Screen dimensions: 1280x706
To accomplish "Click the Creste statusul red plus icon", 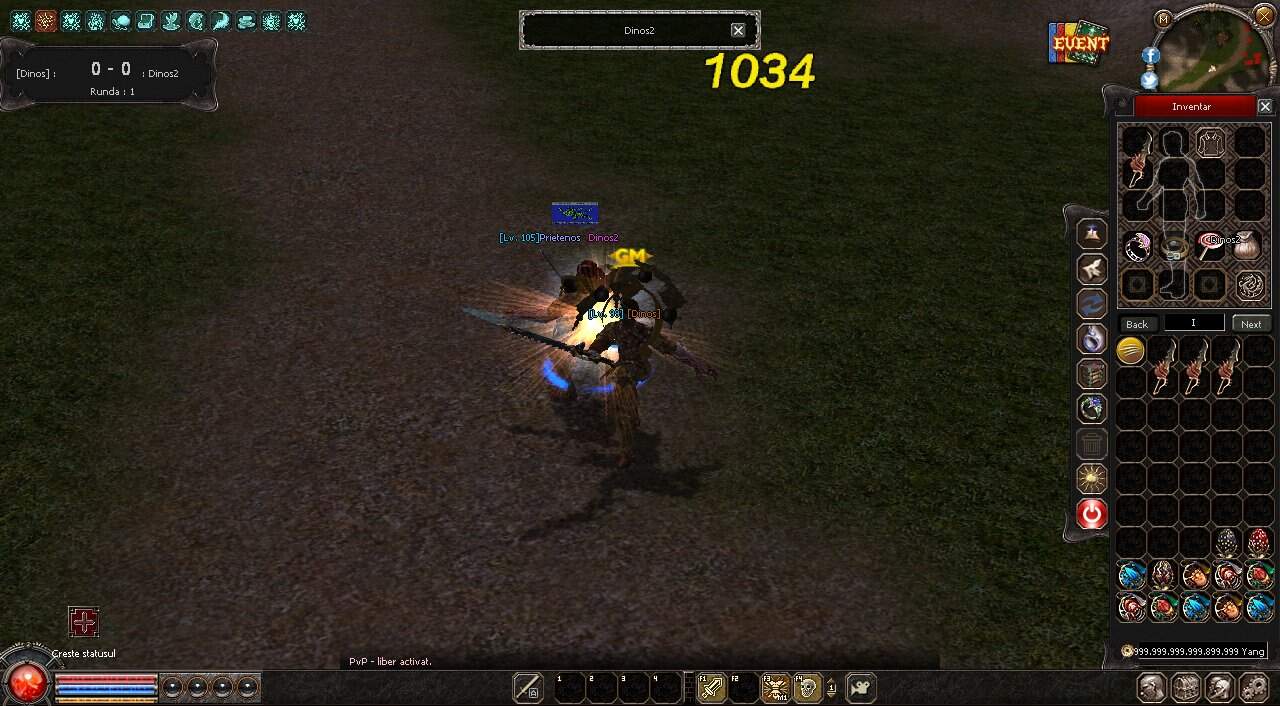I will (x=84, y=622).
